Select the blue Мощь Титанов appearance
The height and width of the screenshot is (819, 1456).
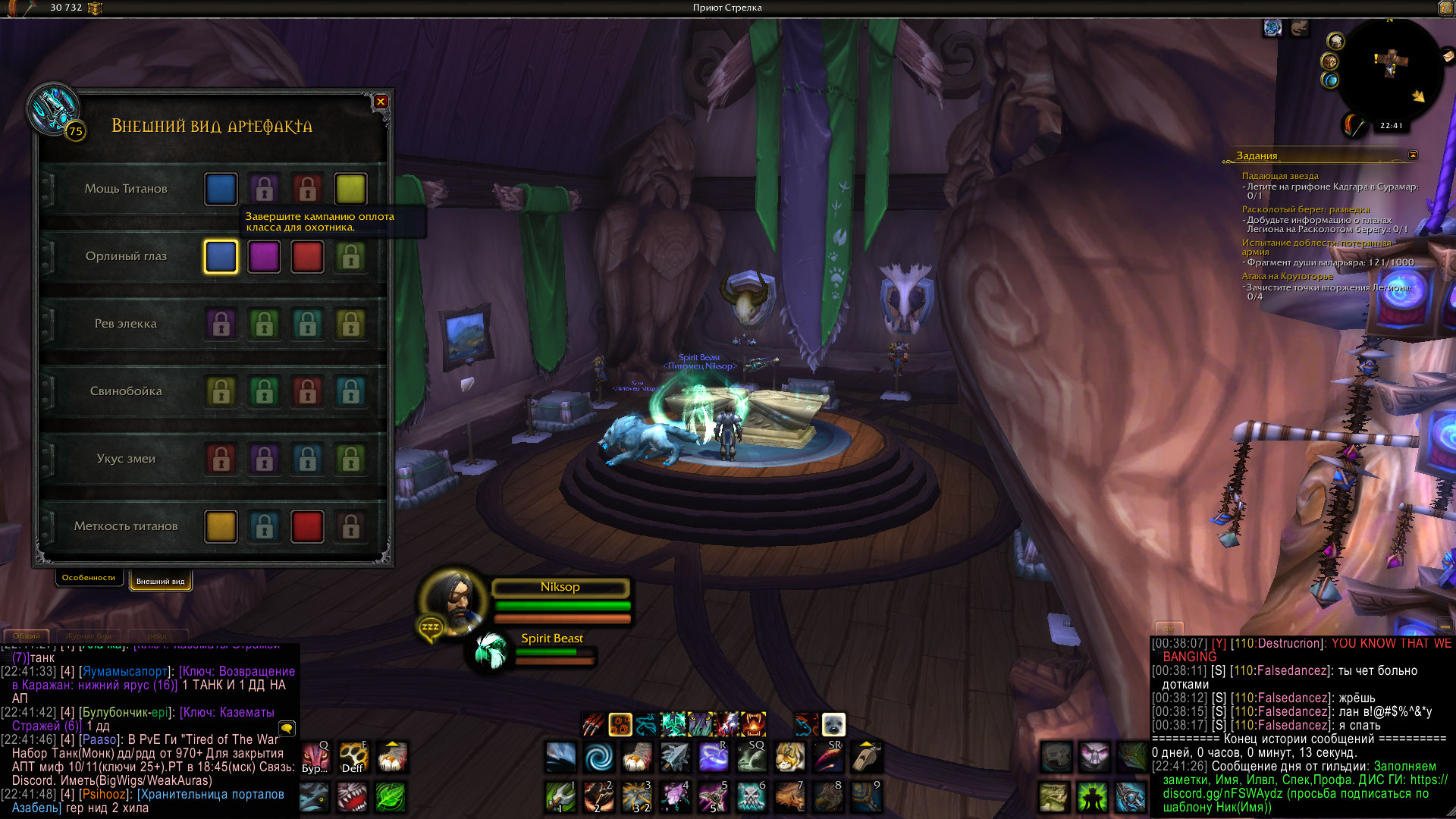pos(221,189)
